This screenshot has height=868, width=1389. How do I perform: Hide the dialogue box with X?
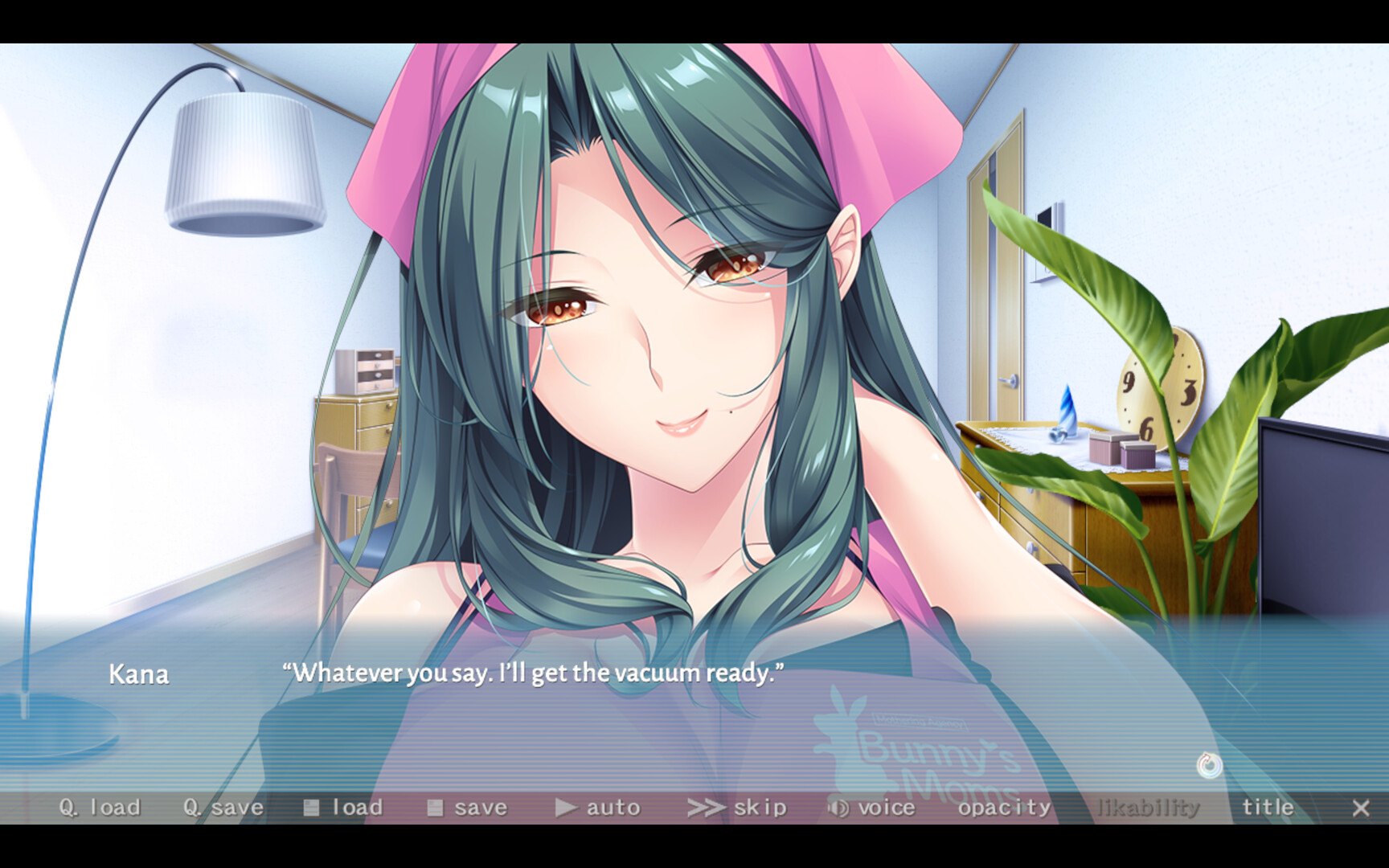[1360, 808]
